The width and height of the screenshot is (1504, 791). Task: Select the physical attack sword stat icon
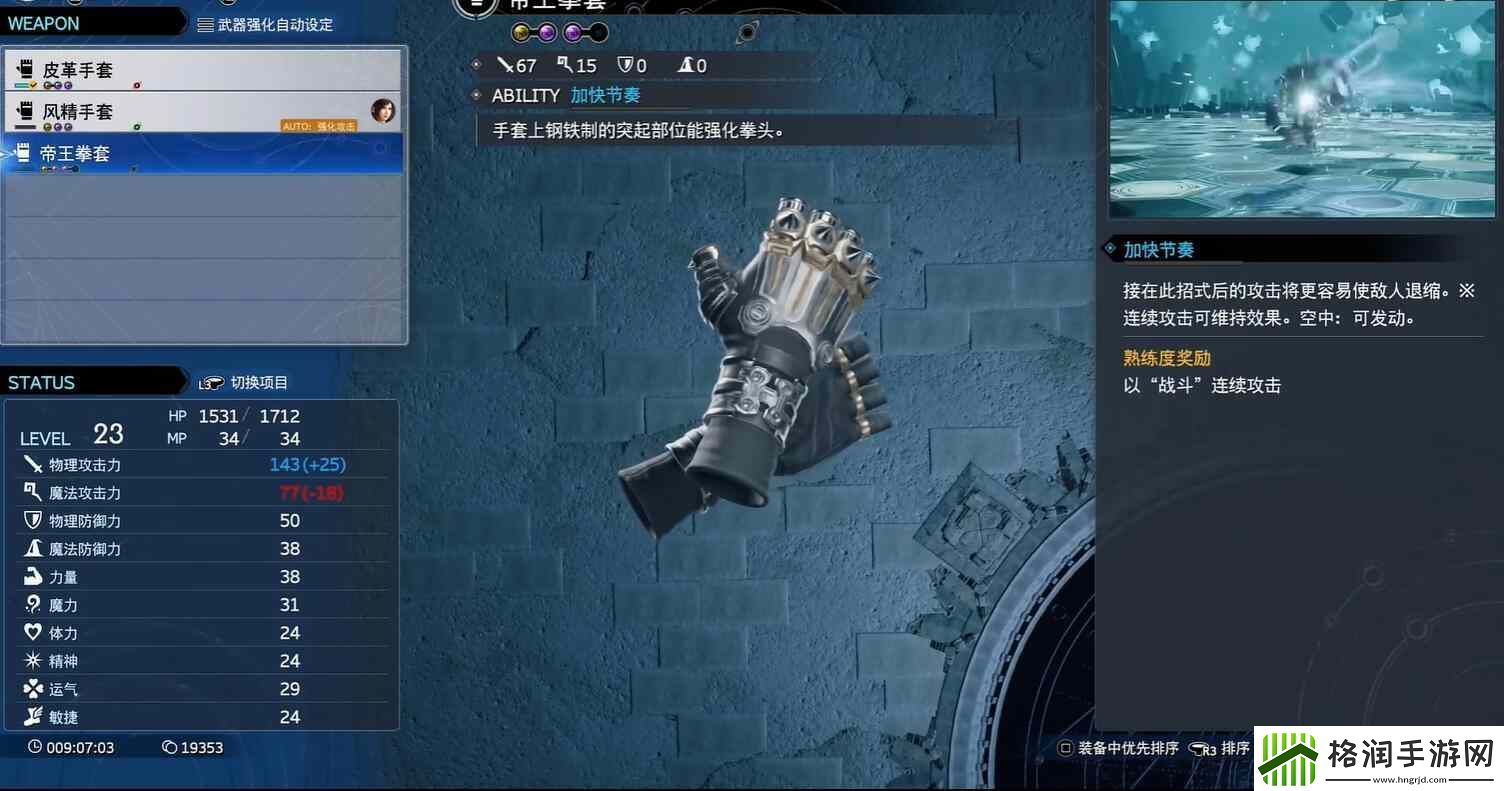30,464
